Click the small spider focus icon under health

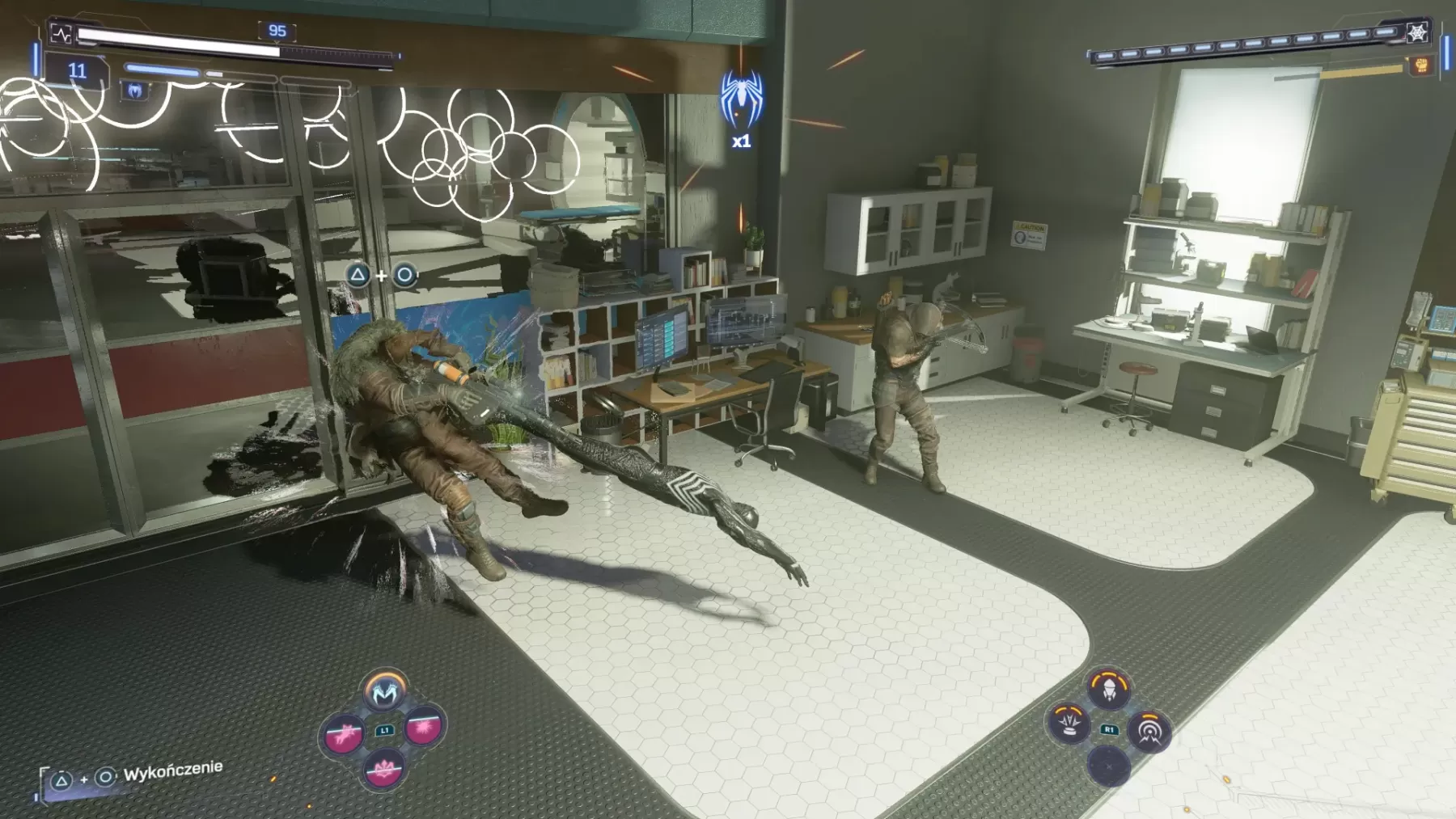pyautogui.click(x=134, y=91)
